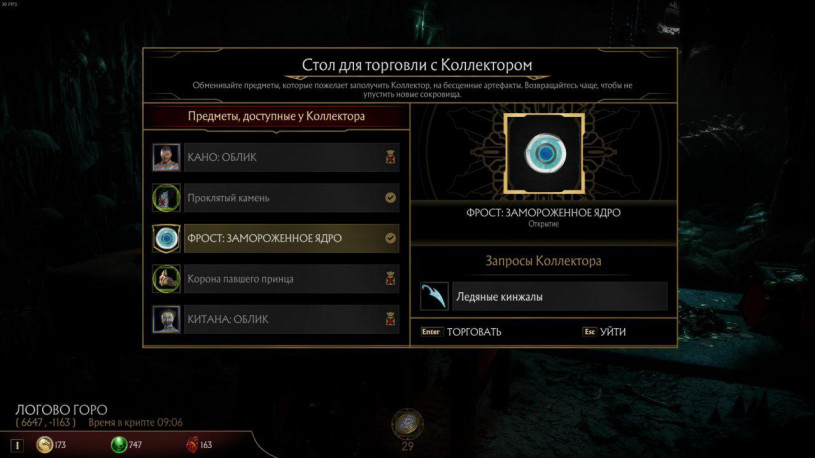Image resolution: width=815 pixels, height=458 pixels.
Task: Choose the Проклятый камень item
Action: coord(276,198)
